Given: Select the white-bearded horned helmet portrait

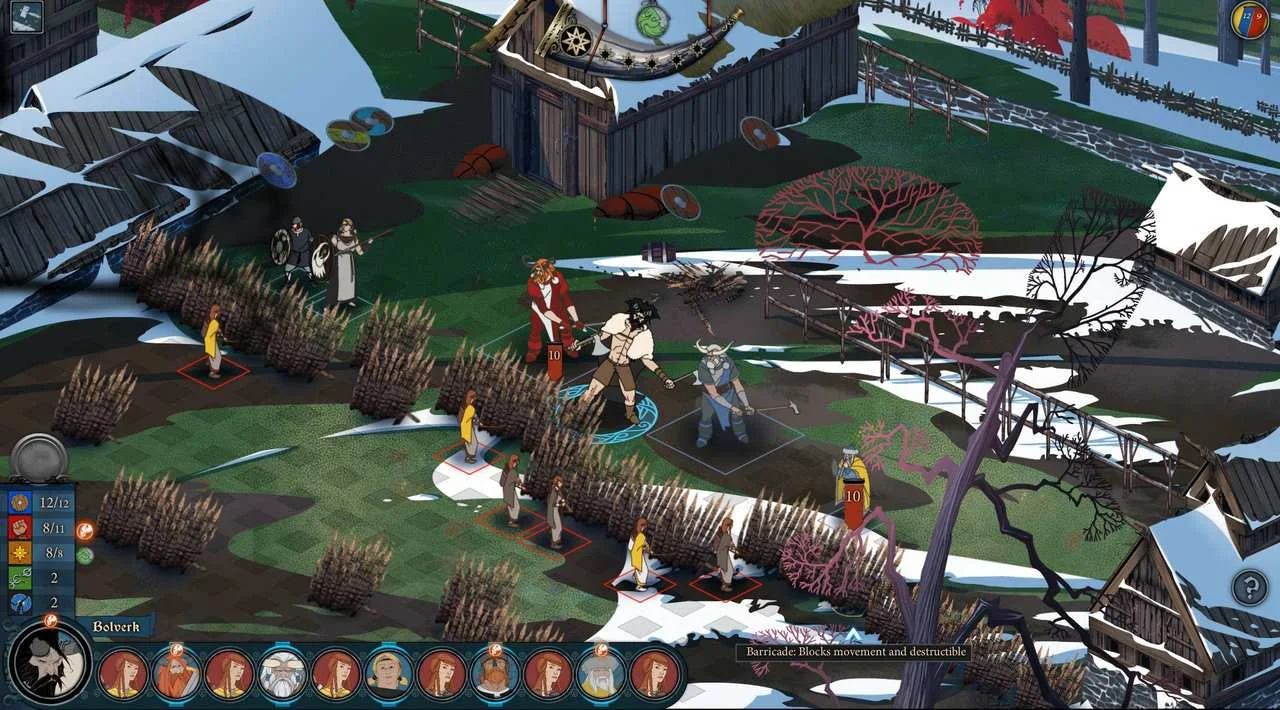Looking at the screenshot, I should (282, 673).
